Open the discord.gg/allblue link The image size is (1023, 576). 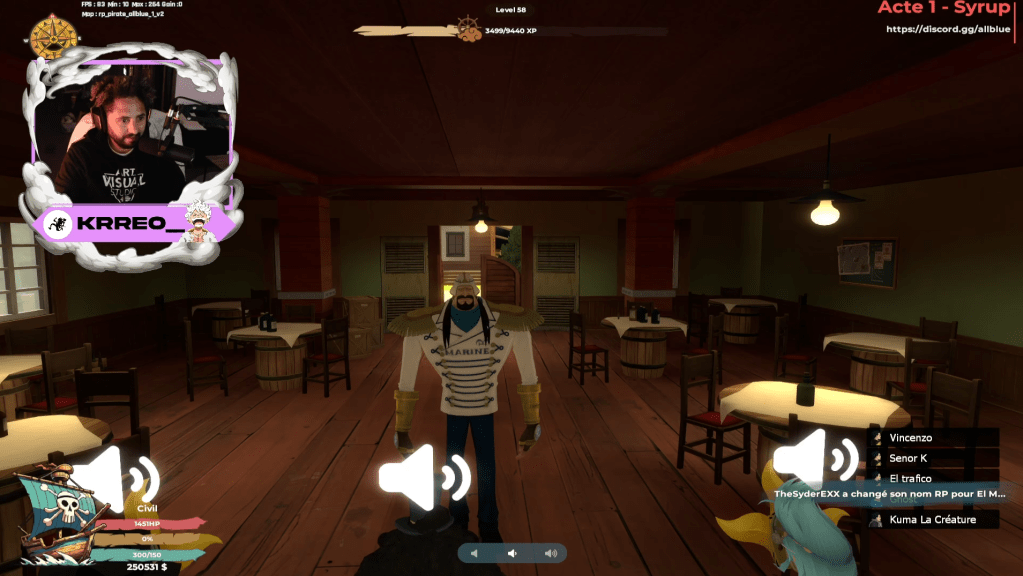(947, 29)
